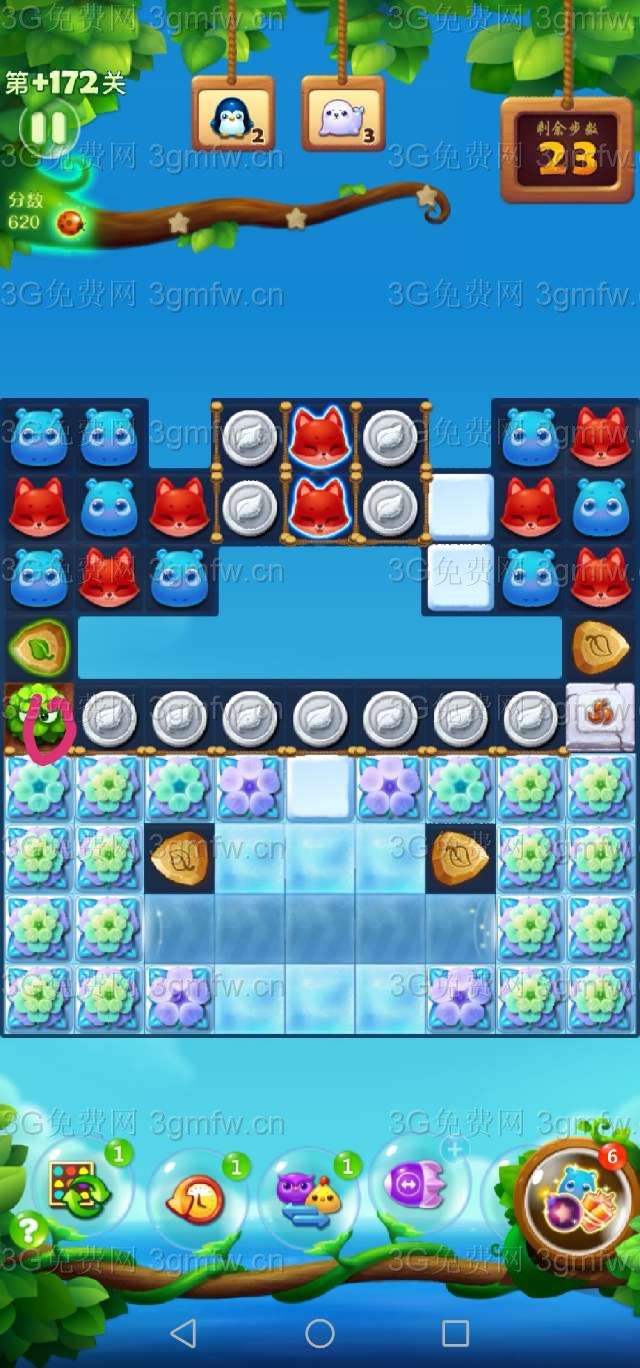Select the green spiky bush creature tile
Image resolution: width=640 pixels, height=1368 pixels.
(39, 718)
